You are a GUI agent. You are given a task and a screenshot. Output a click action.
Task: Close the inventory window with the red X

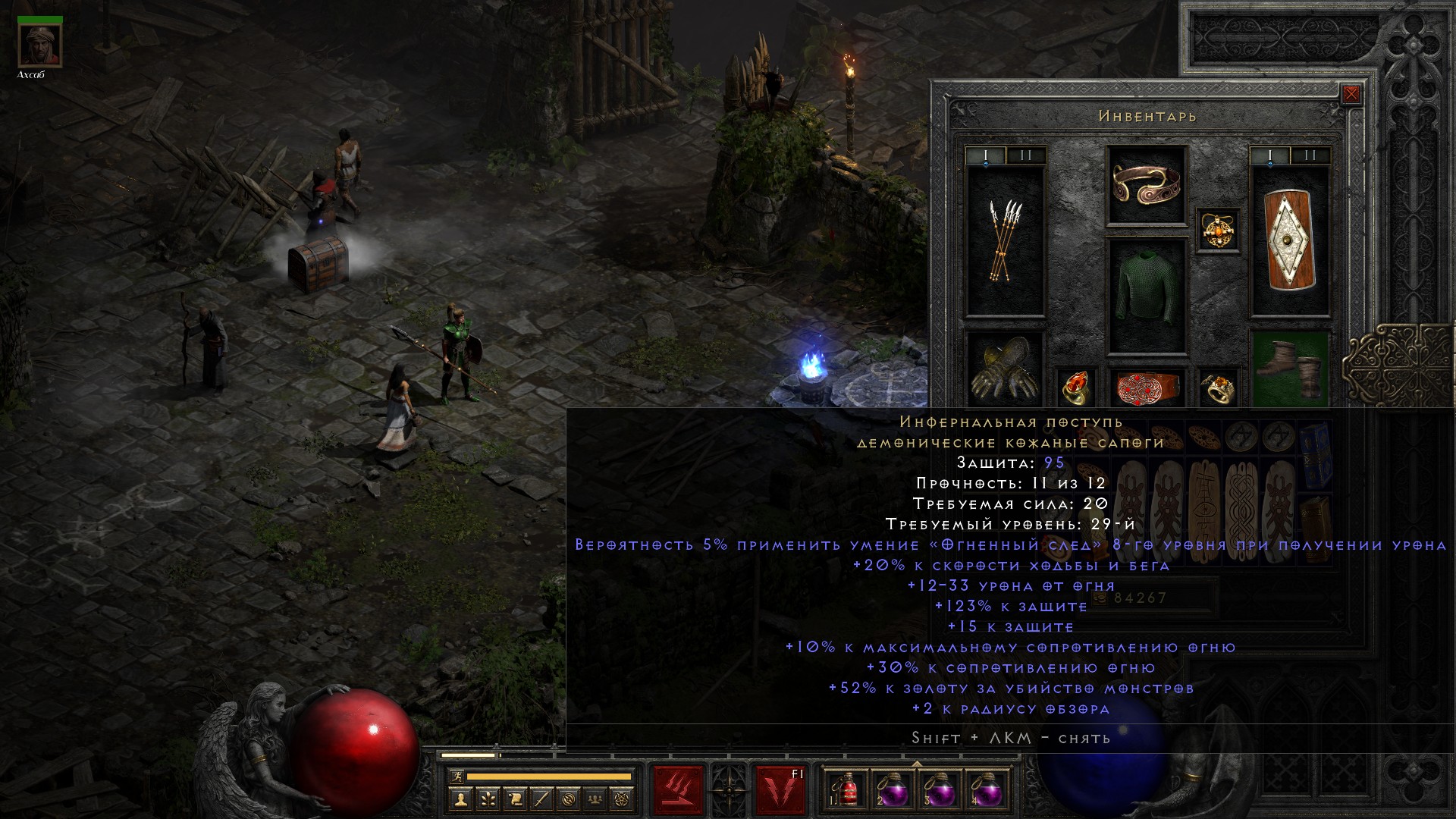coord(1351,95)
